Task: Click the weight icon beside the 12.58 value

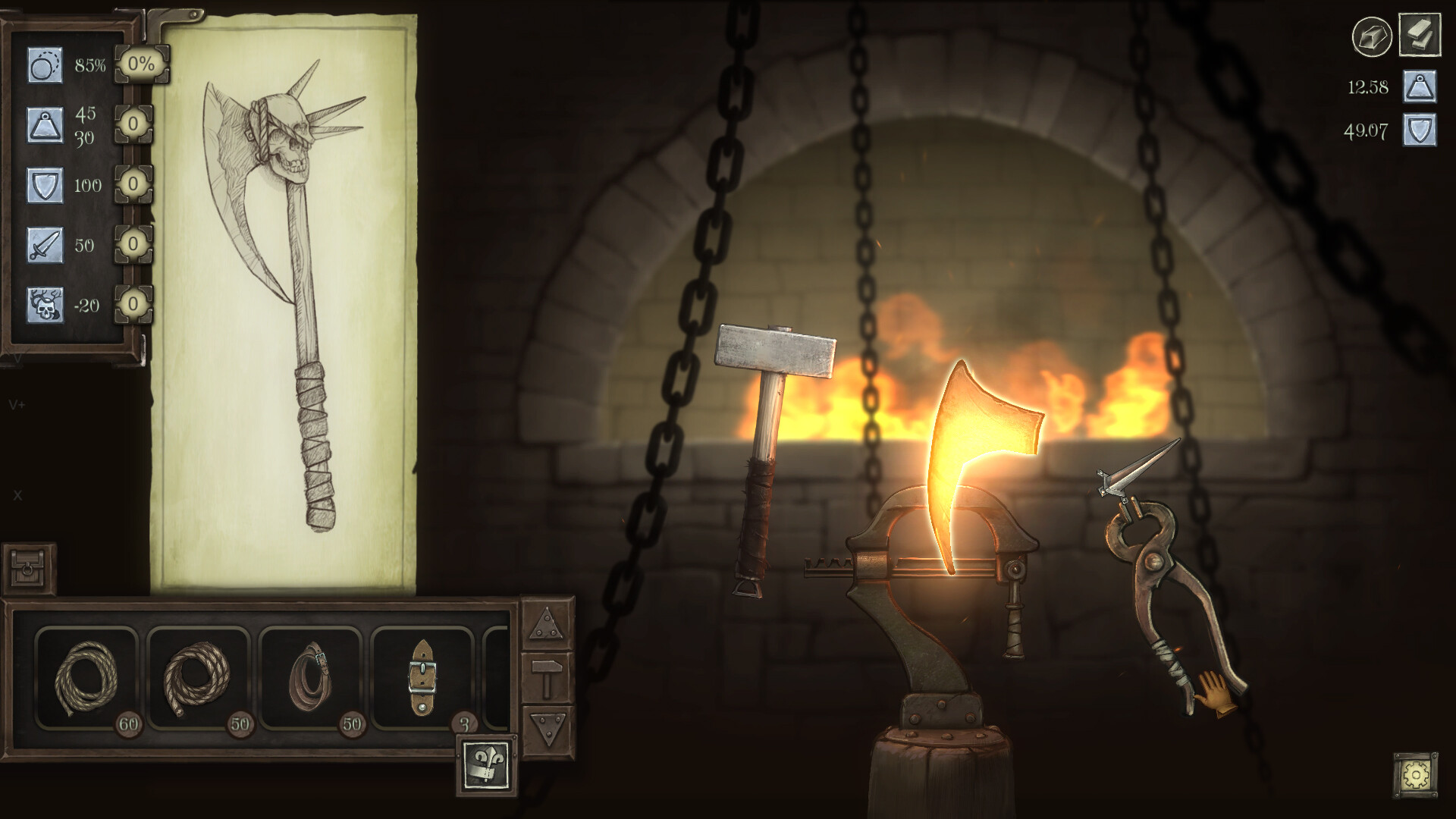Action: coord(1420,86)
